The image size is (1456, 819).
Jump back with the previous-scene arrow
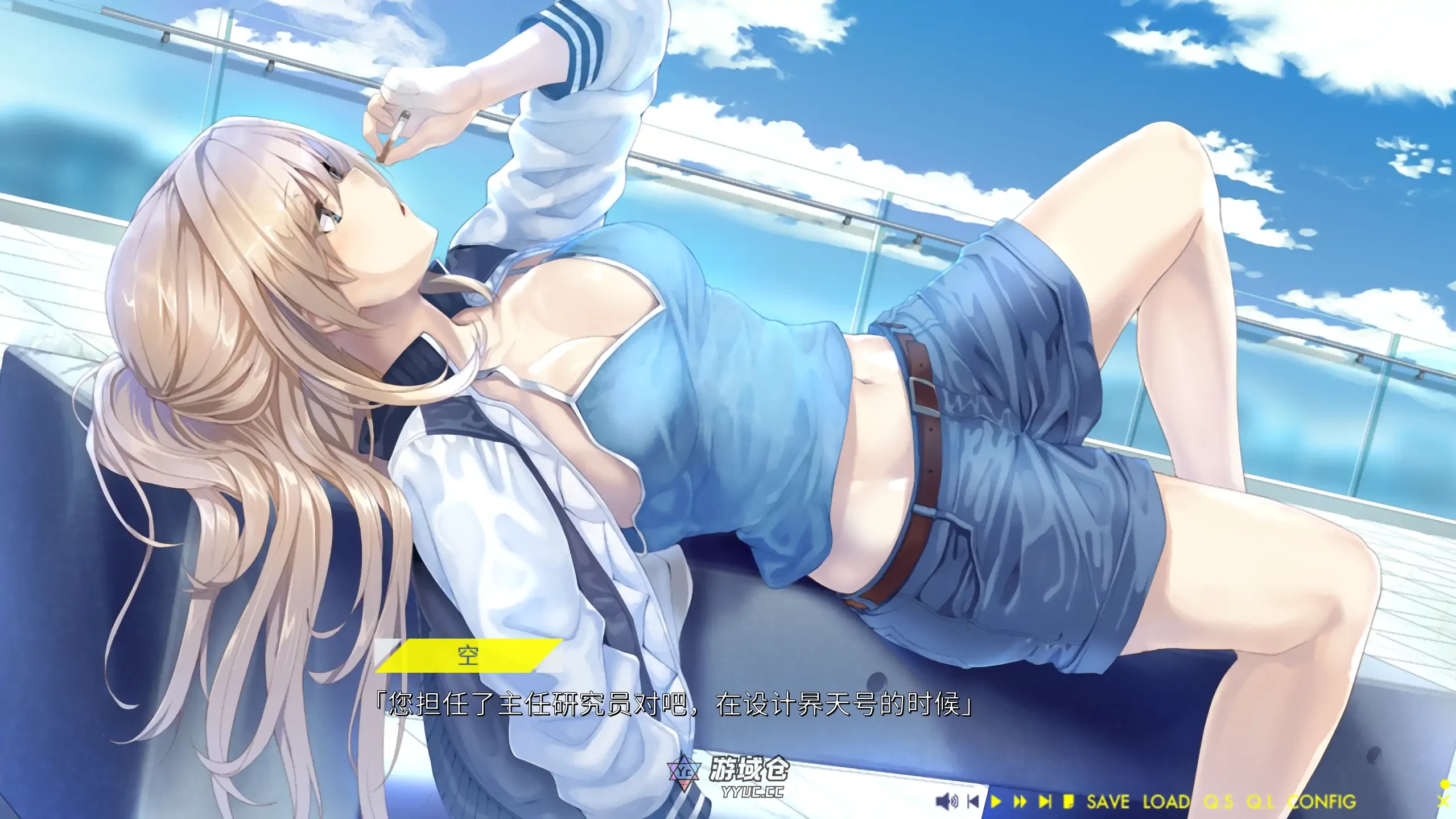pyautogui.click(x=973, y=802)
